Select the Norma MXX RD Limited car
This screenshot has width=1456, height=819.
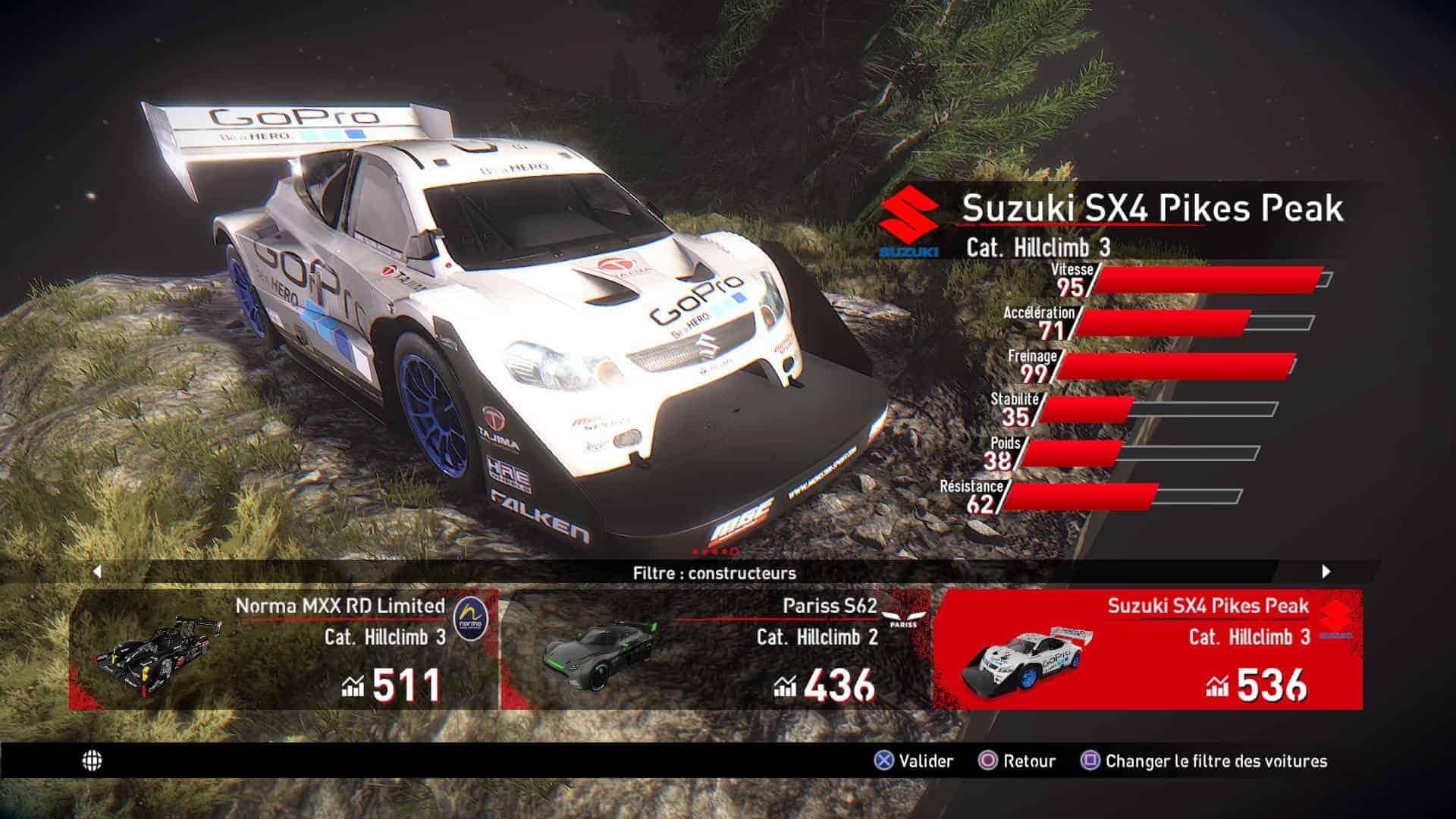click(284, 649)
